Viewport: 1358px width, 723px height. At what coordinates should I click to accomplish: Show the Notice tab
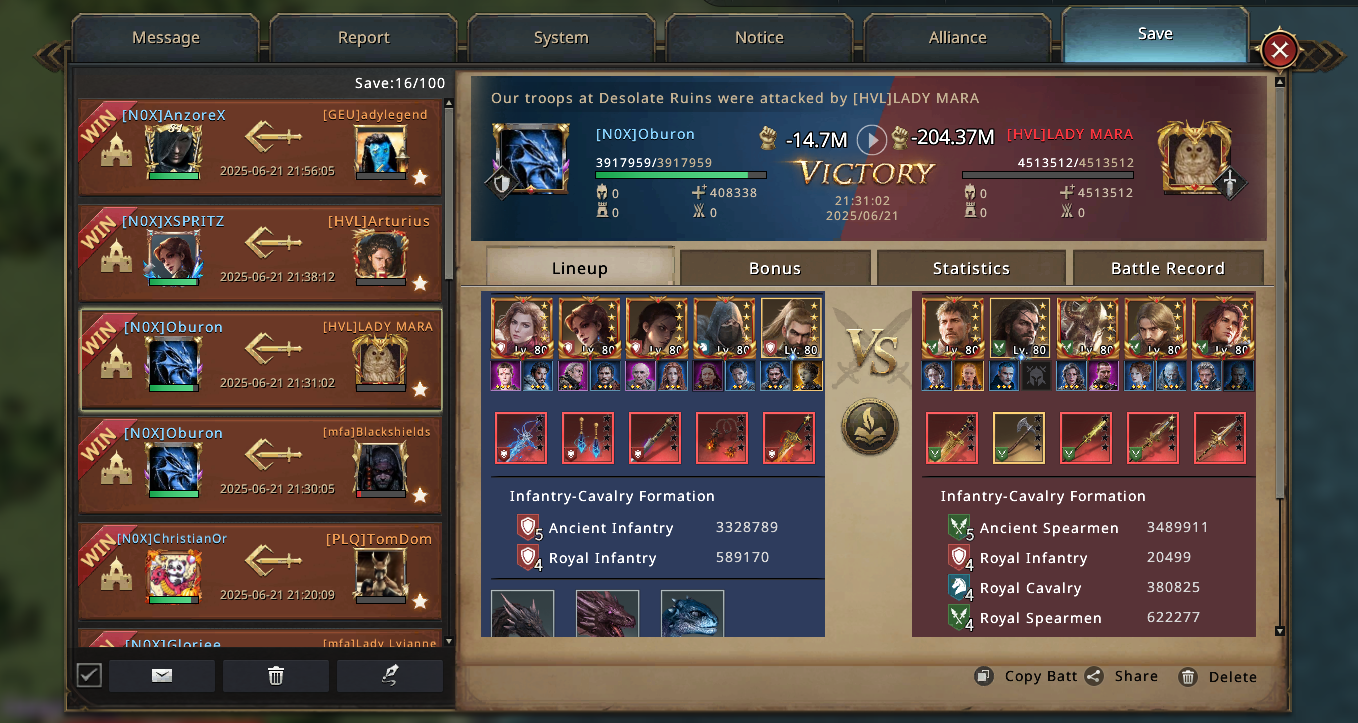759,38
